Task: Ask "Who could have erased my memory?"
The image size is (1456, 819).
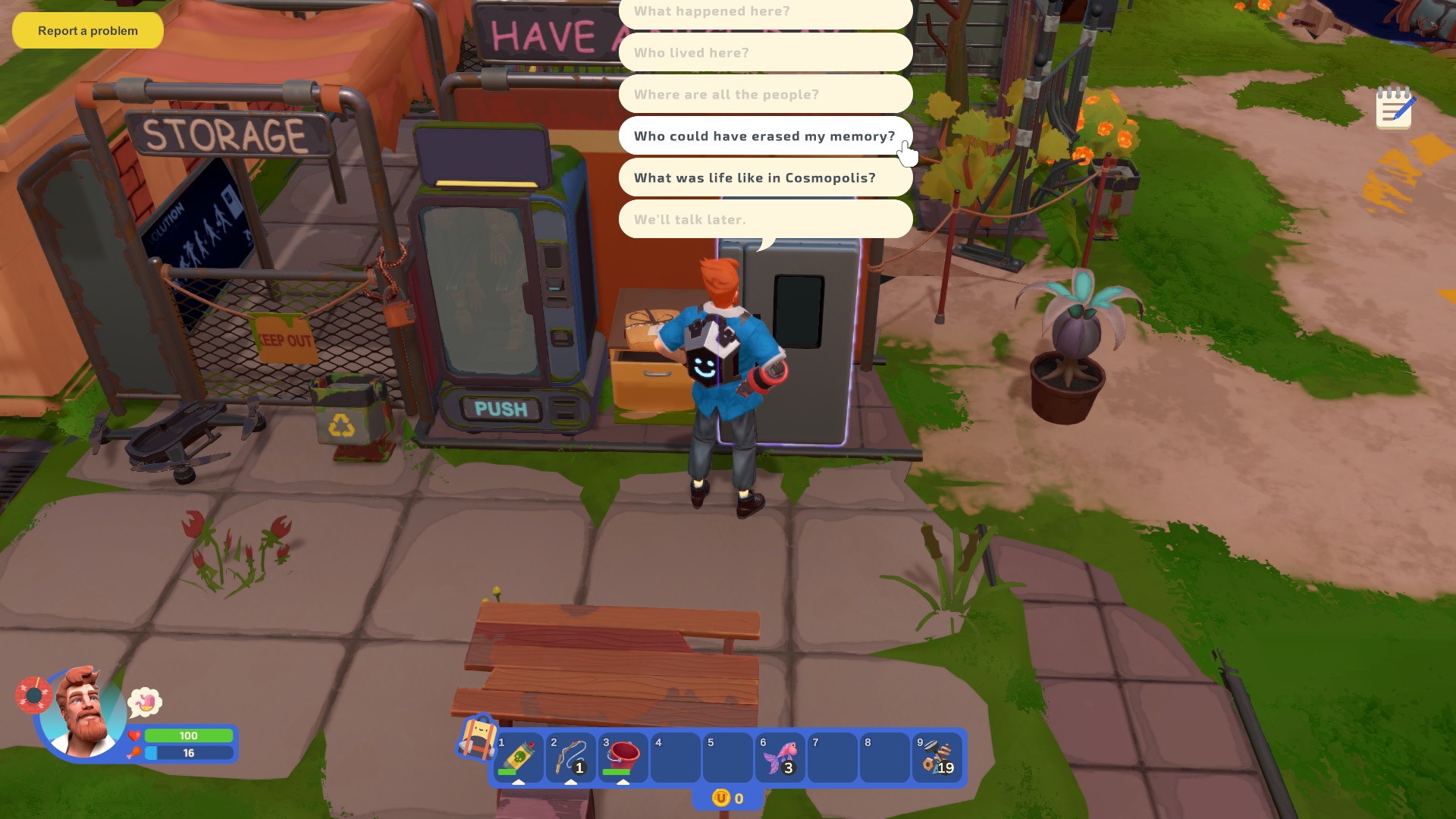Action: (x=764, y=136)
